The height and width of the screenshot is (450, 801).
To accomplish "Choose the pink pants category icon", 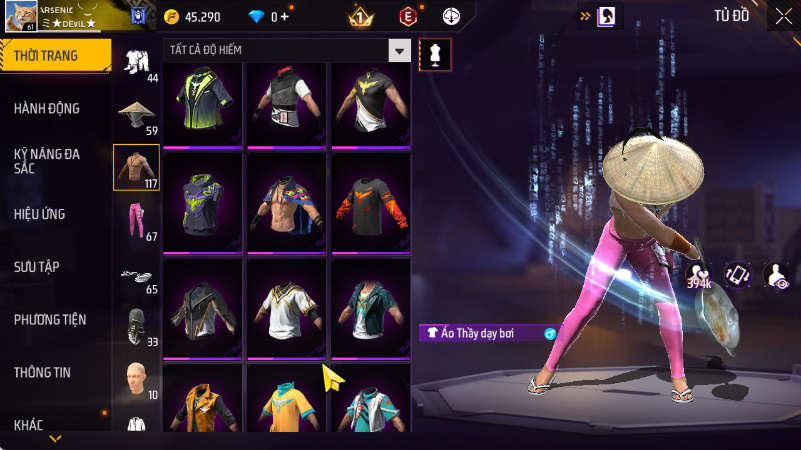I will coord(137,219).
